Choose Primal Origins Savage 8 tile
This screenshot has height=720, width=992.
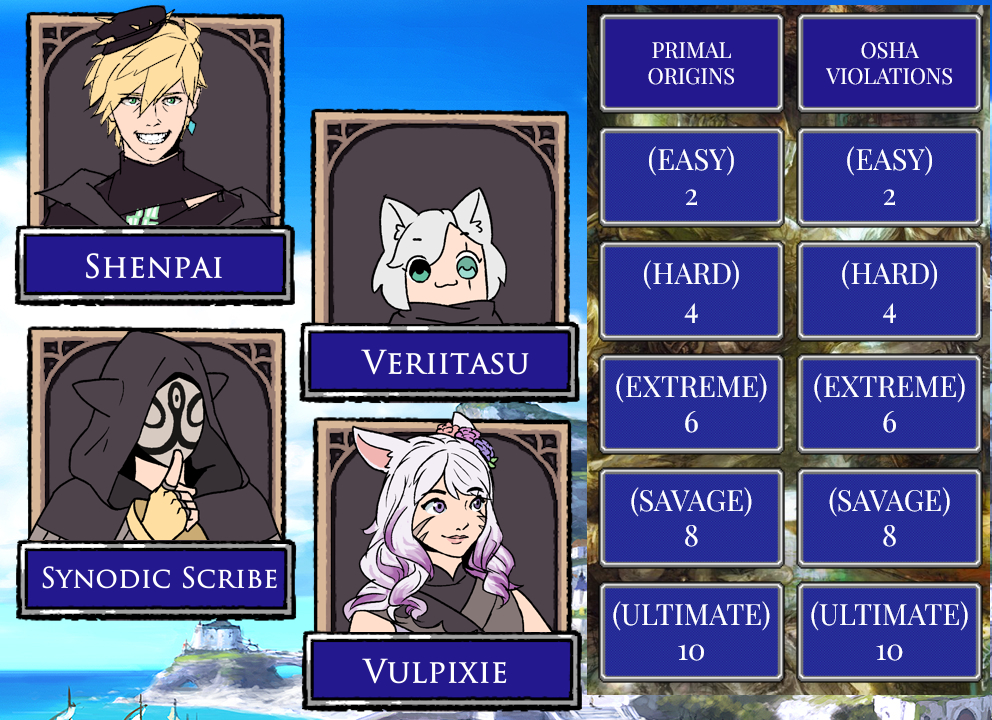coord(691,518)
